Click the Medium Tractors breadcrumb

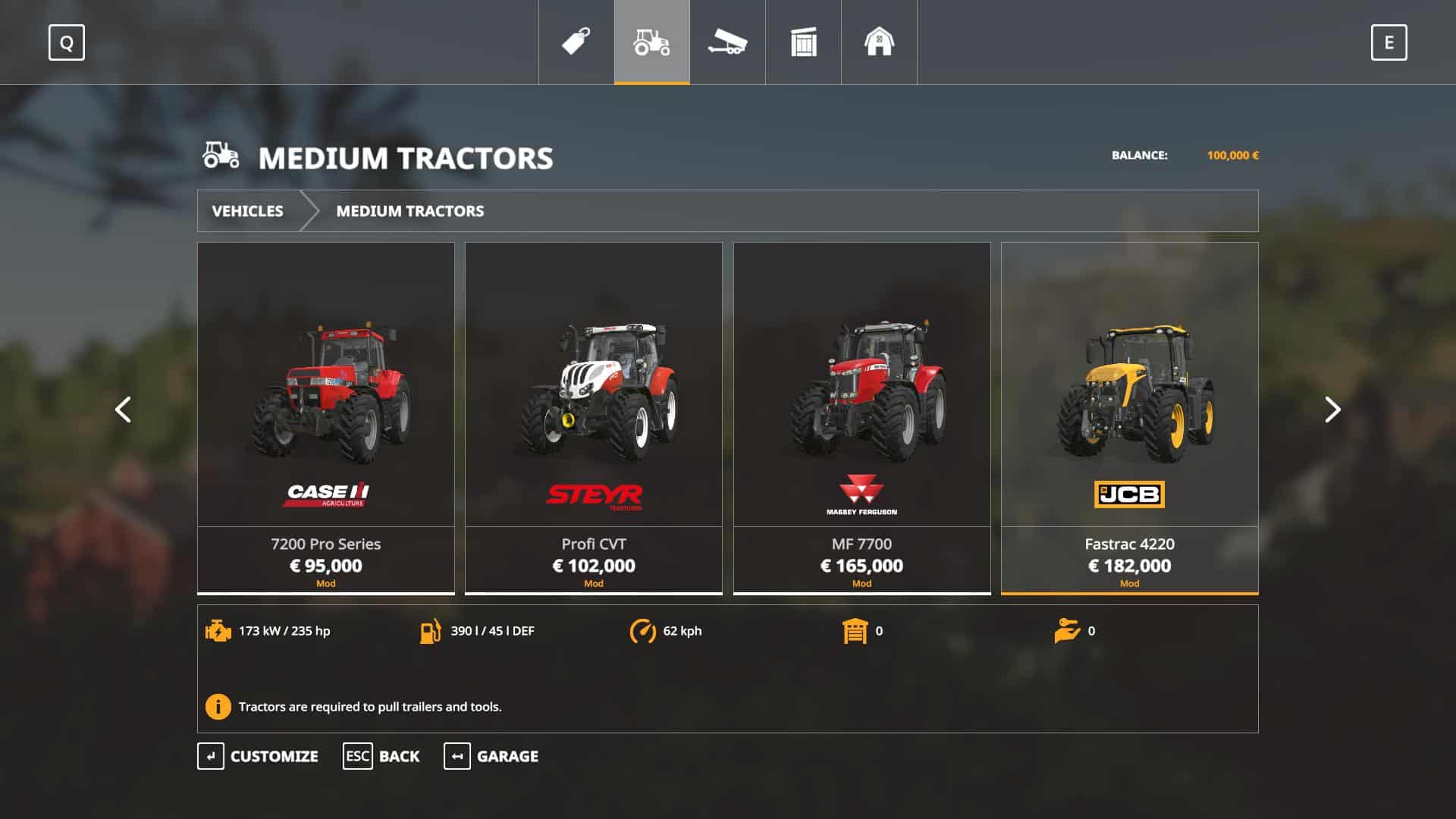click(x=409, y=211)
